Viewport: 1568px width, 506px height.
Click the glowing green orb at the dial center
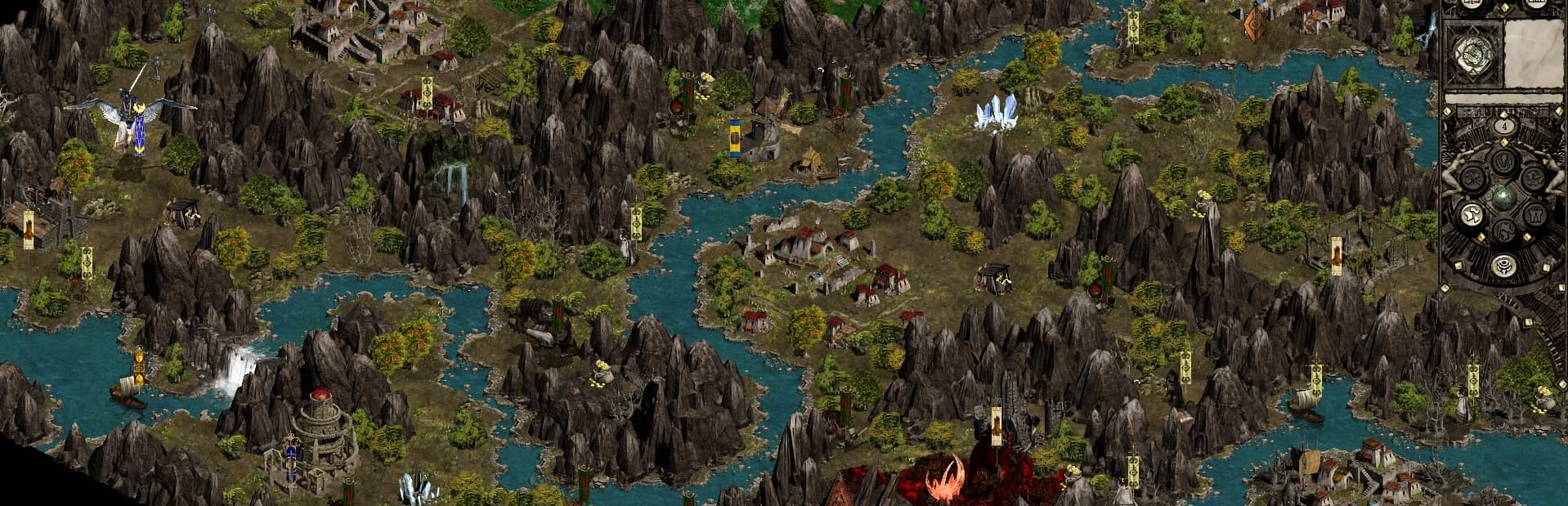tap(1503, 196)
